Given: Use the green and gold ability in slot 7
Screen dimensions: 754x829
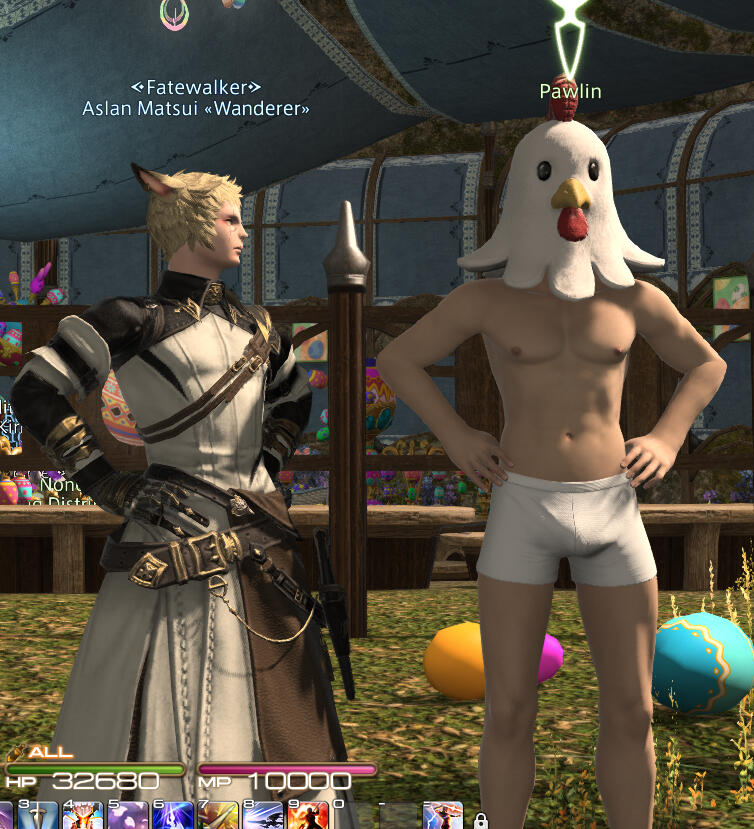Looking at the screenshot, I should (x=217, y=815).
